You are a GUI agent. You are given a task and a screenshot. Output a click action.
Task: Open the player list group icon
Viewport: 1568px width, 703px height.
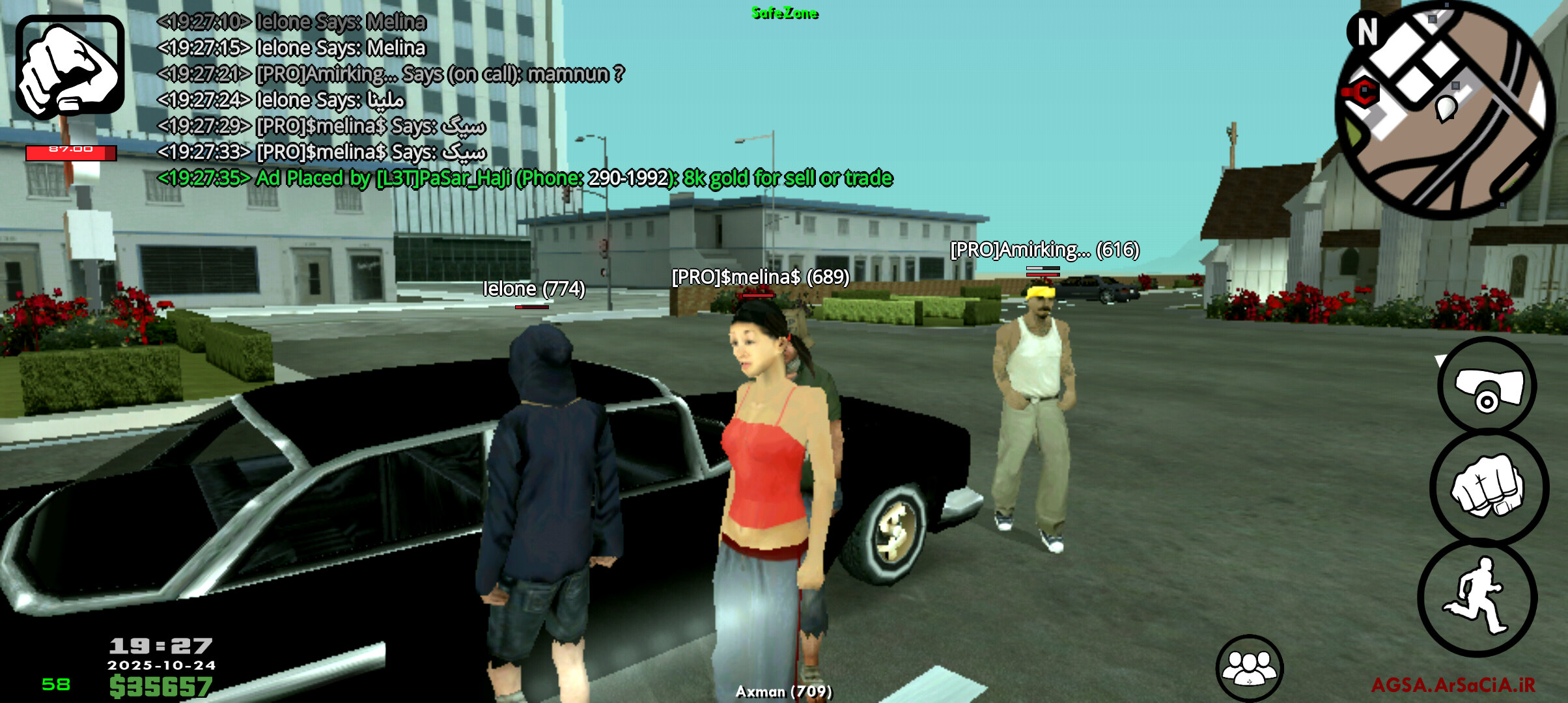1249,669
